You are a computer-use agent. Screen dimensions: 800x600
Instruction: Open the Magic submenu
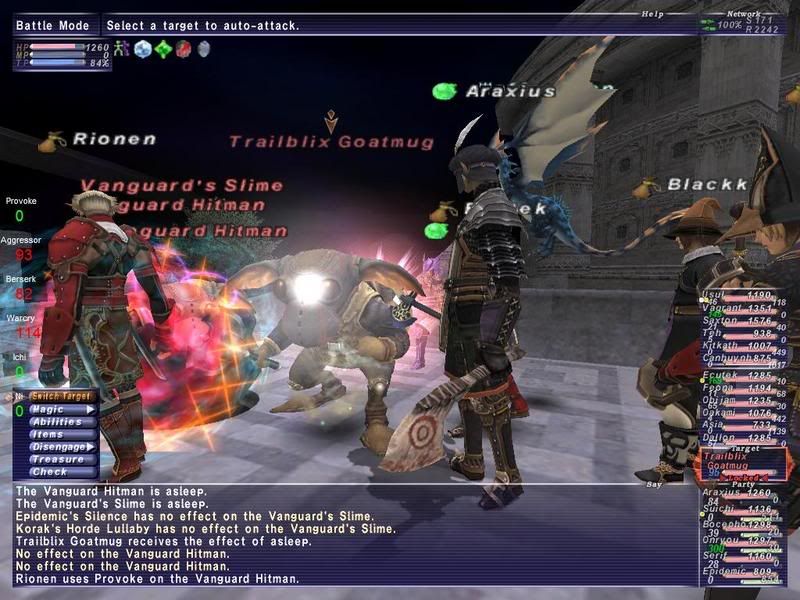pyautogui.click(x=56, y=410)
